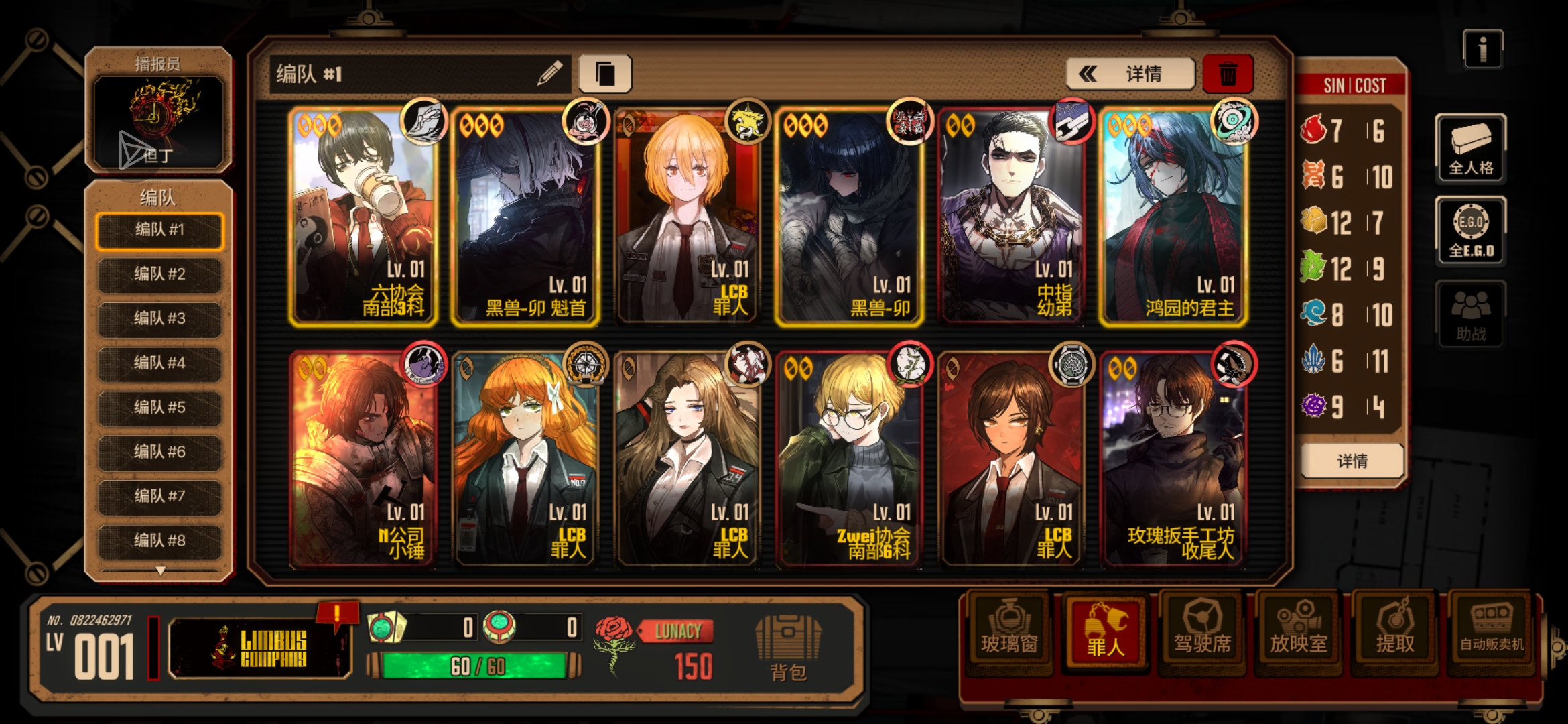Select team 编队 #2 from list
The width and height of the screenshot is (1568, 724).
pos(159,274)
